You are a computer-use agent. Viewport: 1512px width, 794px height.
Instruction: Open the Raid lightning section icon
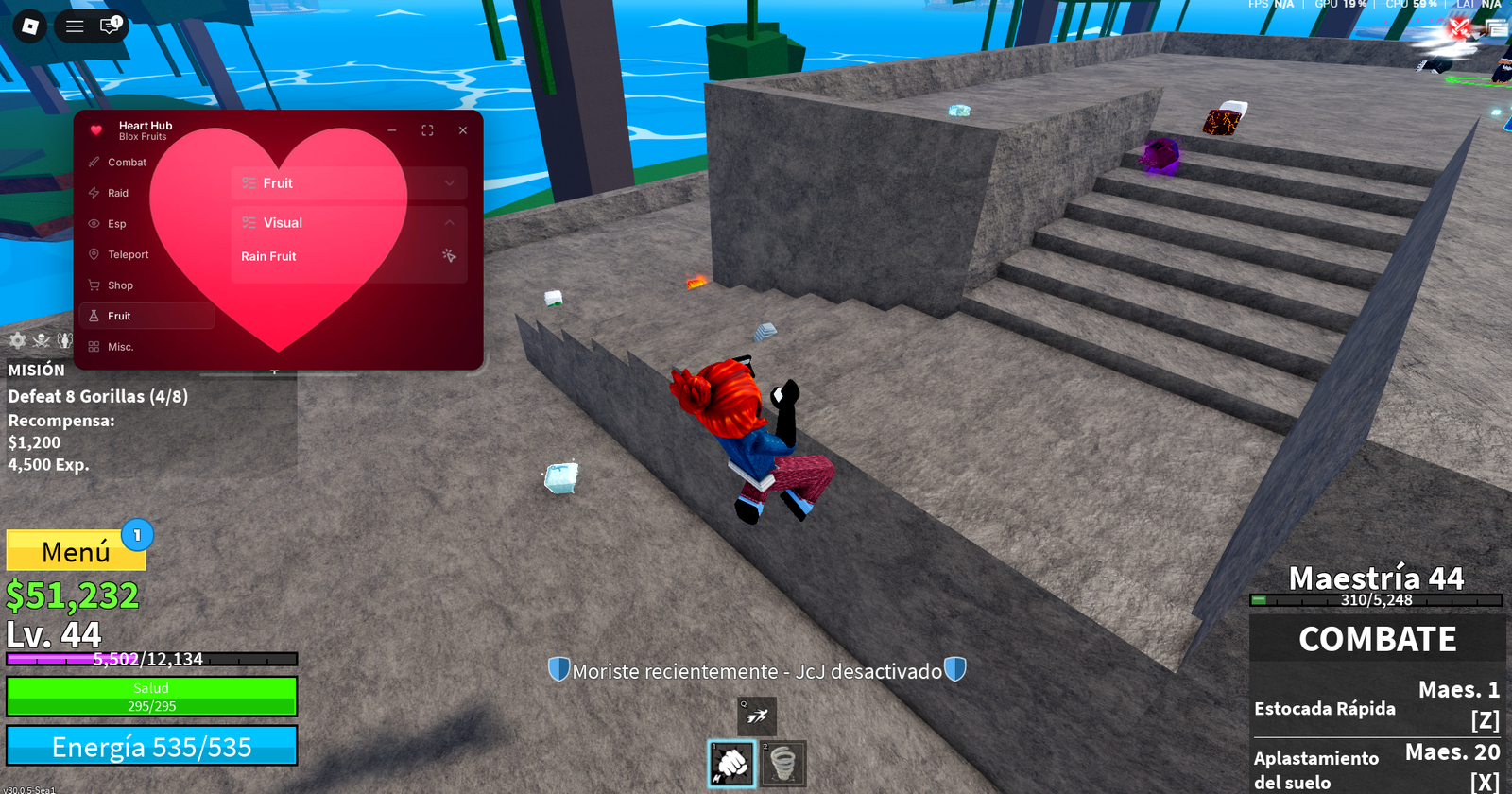(x=93, y=193)
